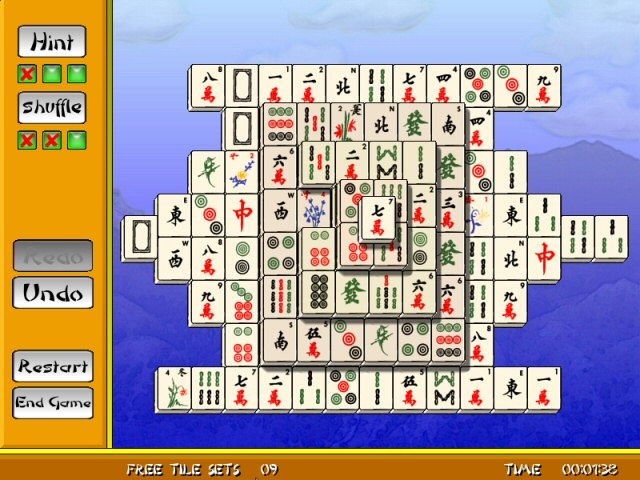Undo the last move

click(52, 293)
